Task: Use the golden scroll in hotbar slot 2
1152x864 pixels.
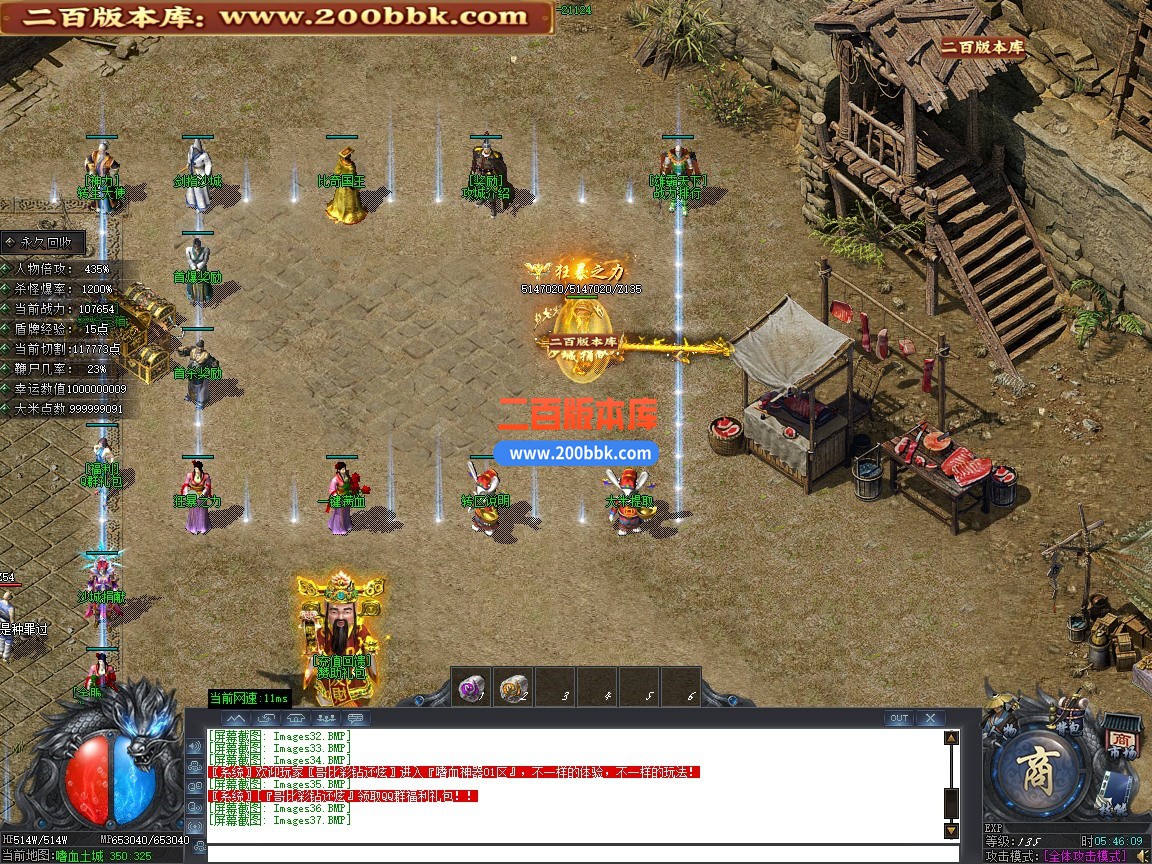Action: click(513, 687)
